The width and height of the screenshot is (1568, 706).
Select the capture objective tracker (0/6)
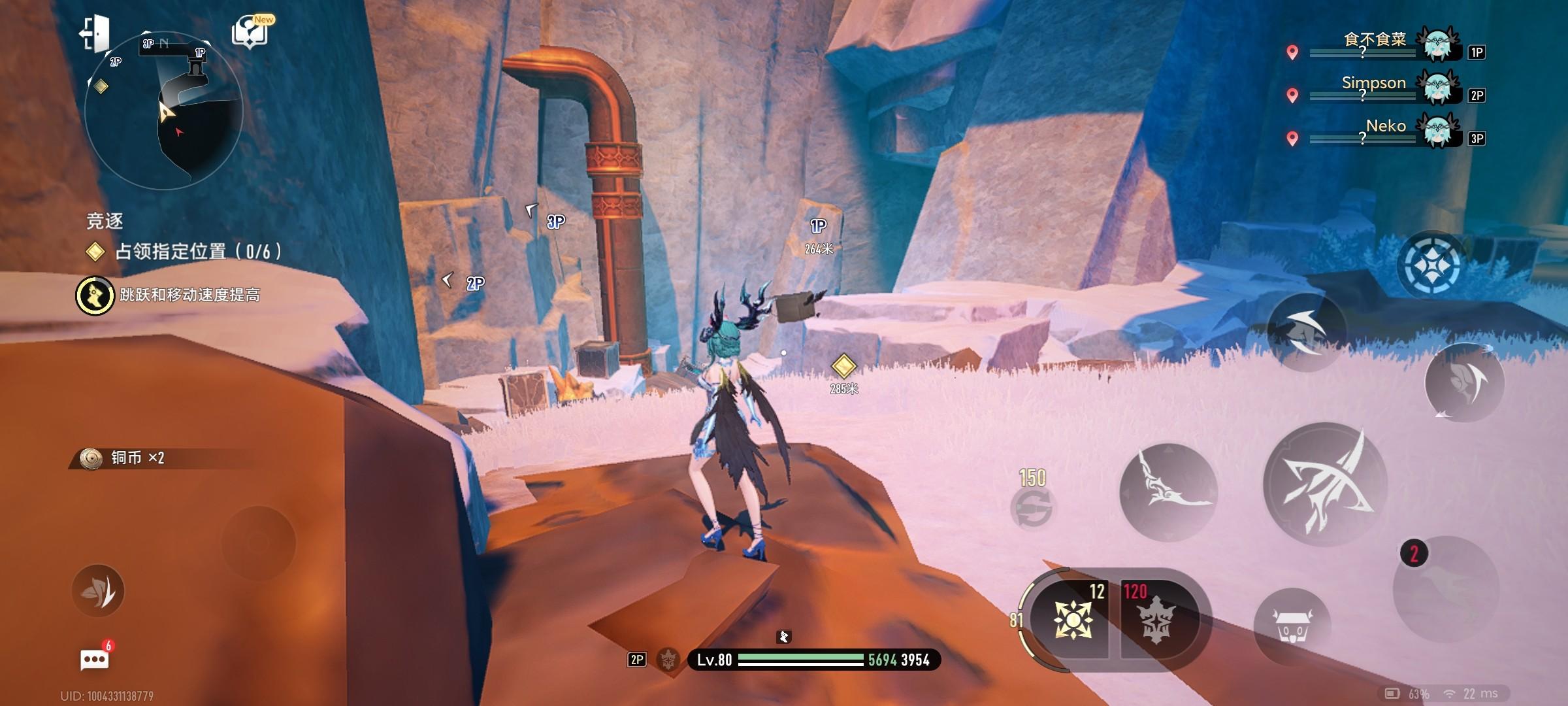click(186, 252)
